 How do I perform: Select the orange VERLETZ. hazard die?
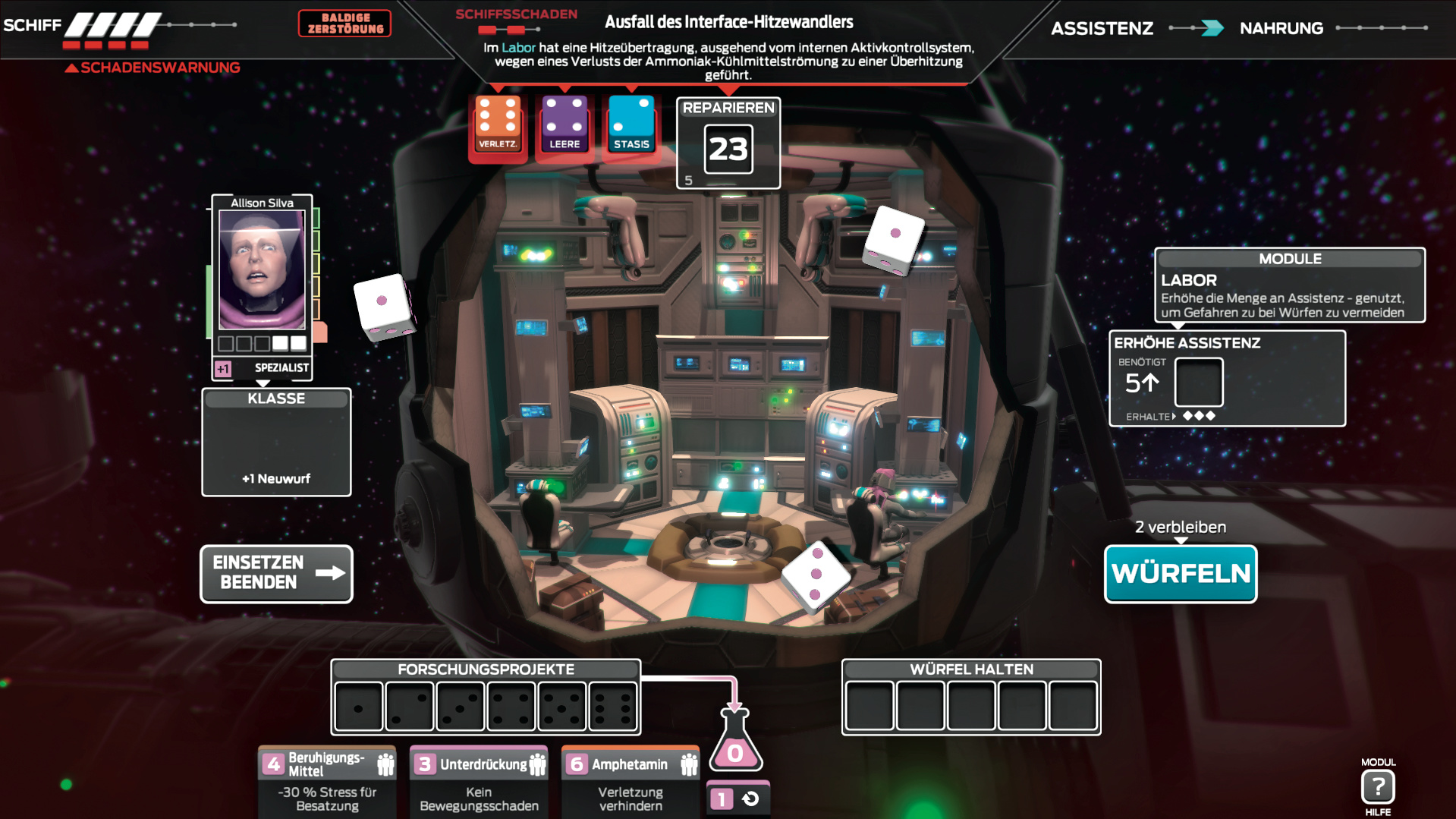click(498, 124)
